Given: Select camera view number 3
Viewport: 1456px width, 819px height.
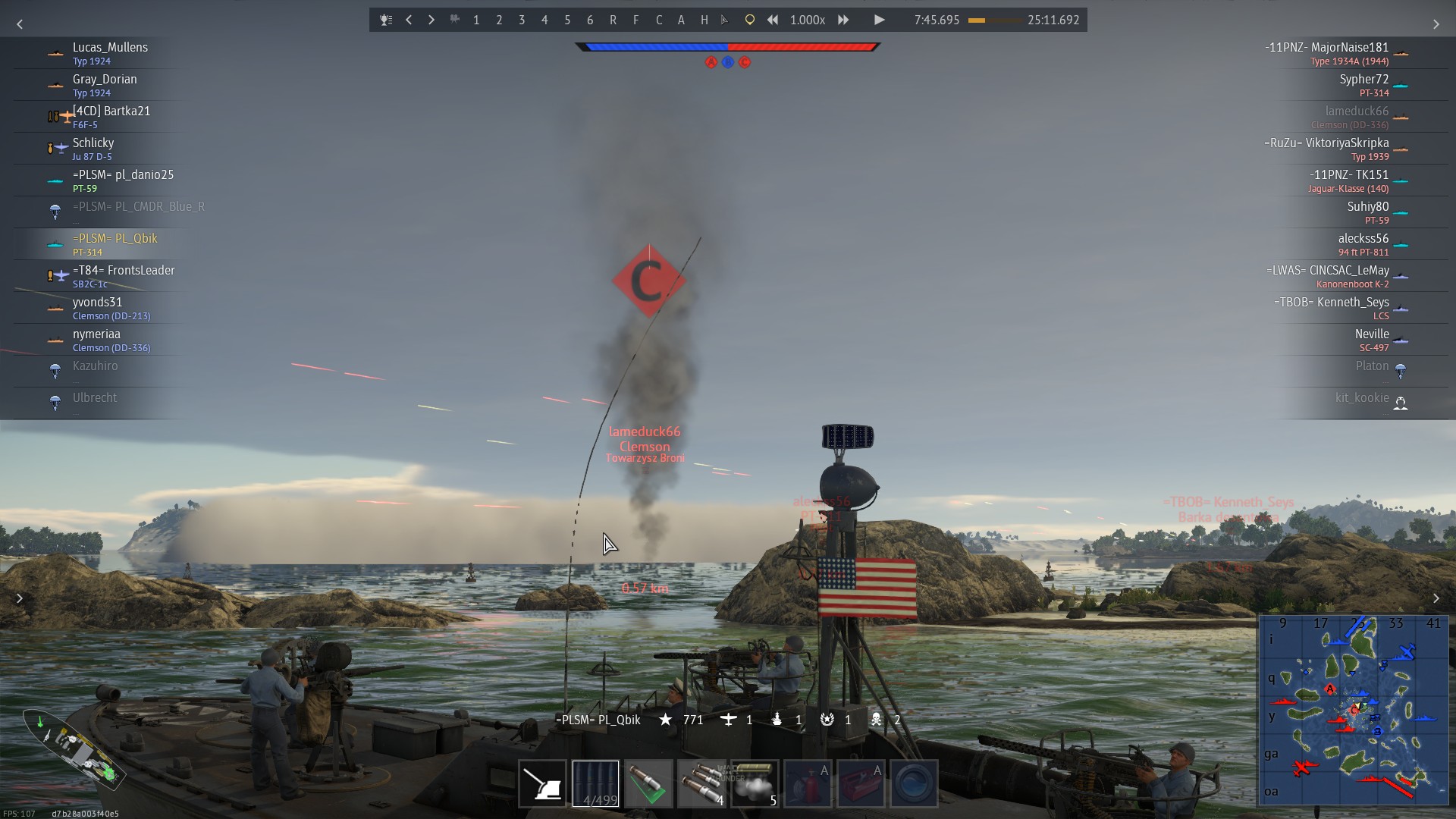Looking at the screenshot, I should [522, 20].
